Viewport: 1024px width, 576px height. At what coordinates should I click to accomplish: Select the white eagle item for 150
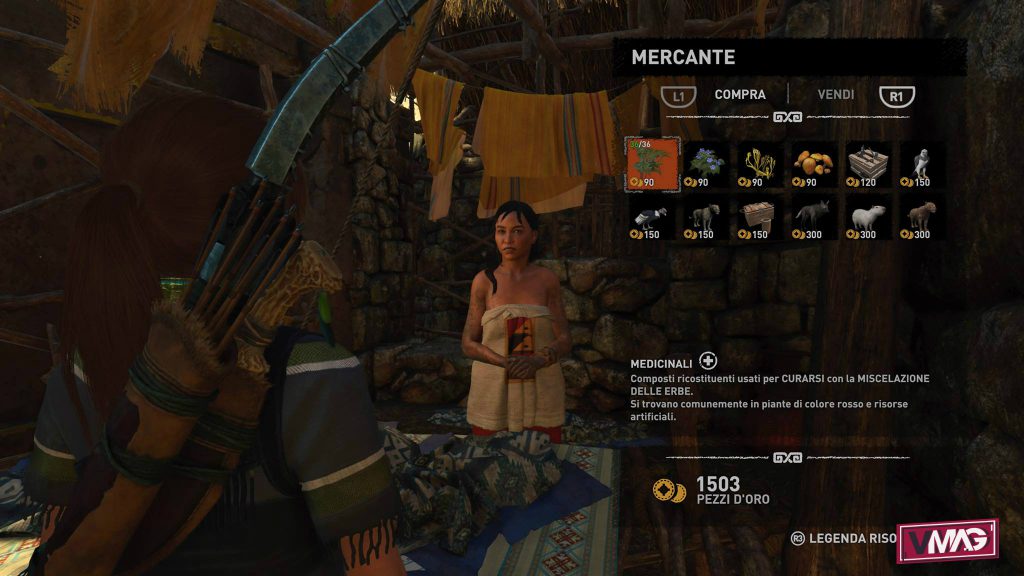pos(921,163)
